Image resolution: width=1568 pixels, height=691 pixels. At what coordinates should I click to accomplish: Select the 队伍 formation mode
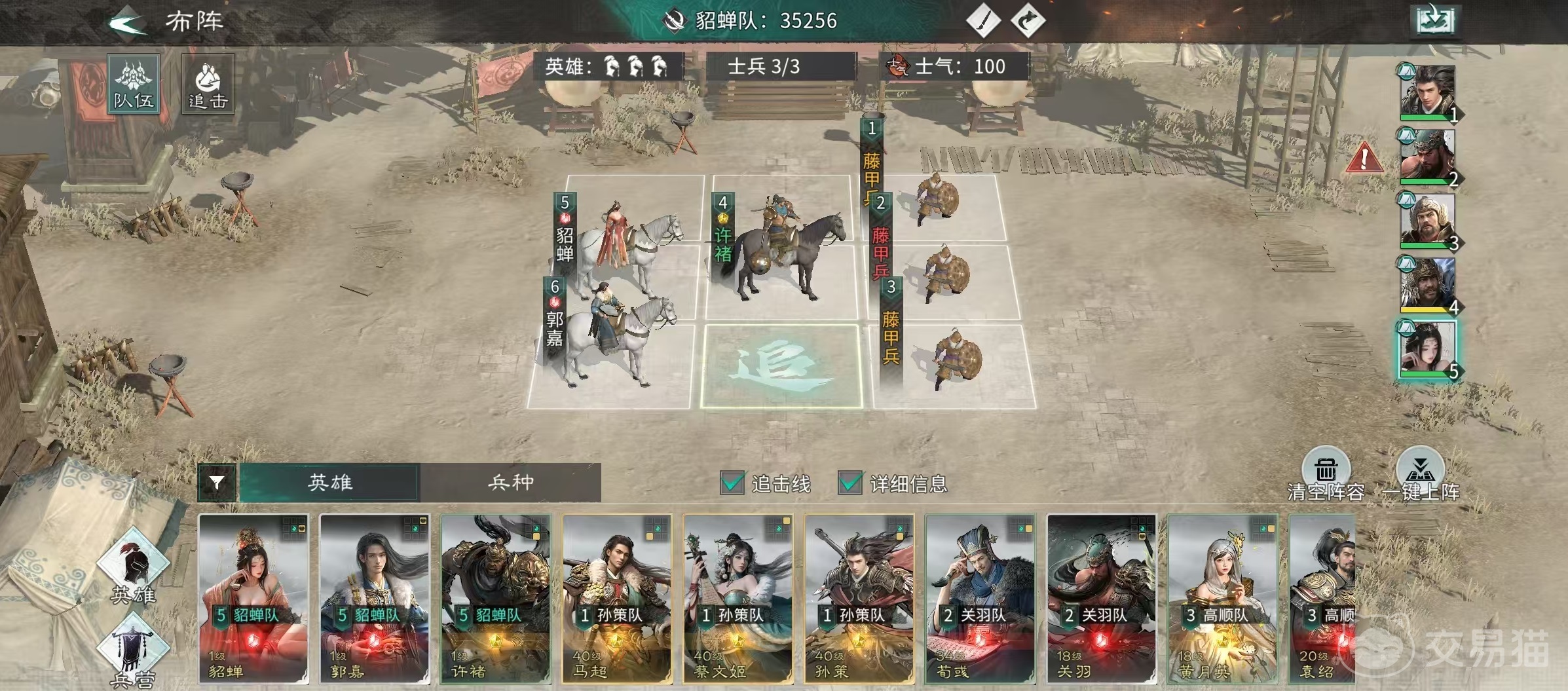click(x=134, y=84)
